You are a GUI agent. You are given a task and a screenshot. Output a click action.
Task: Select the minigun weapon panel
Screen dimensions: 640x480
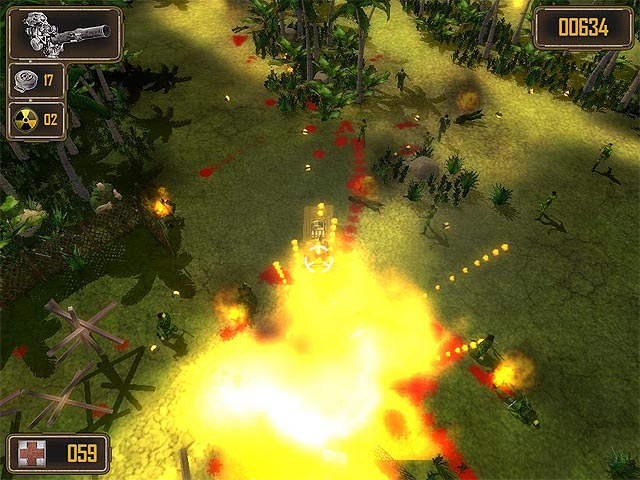(64, 33)
